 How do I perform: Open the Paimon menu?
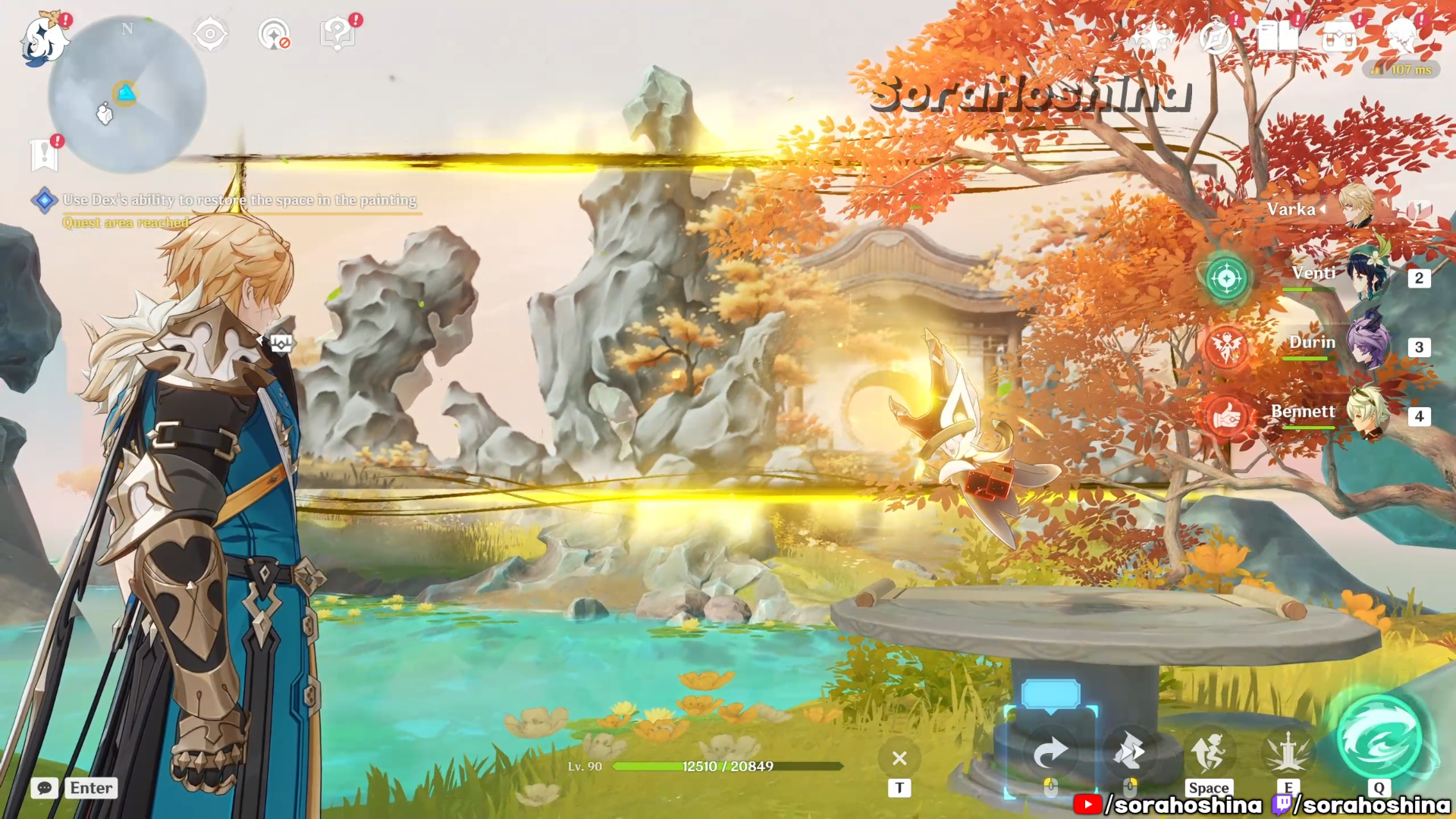pyautogui.click(x=42, y=39)
